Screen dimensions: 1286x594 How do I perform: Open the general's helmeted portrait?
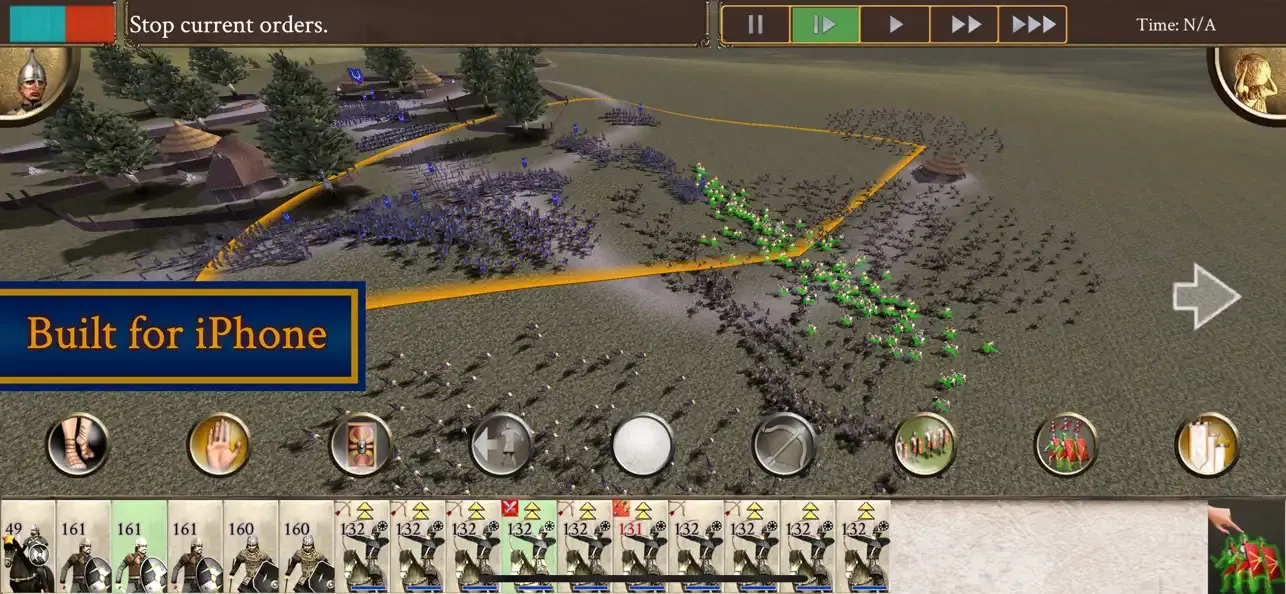pyautogui.click(x=36, y=80)
